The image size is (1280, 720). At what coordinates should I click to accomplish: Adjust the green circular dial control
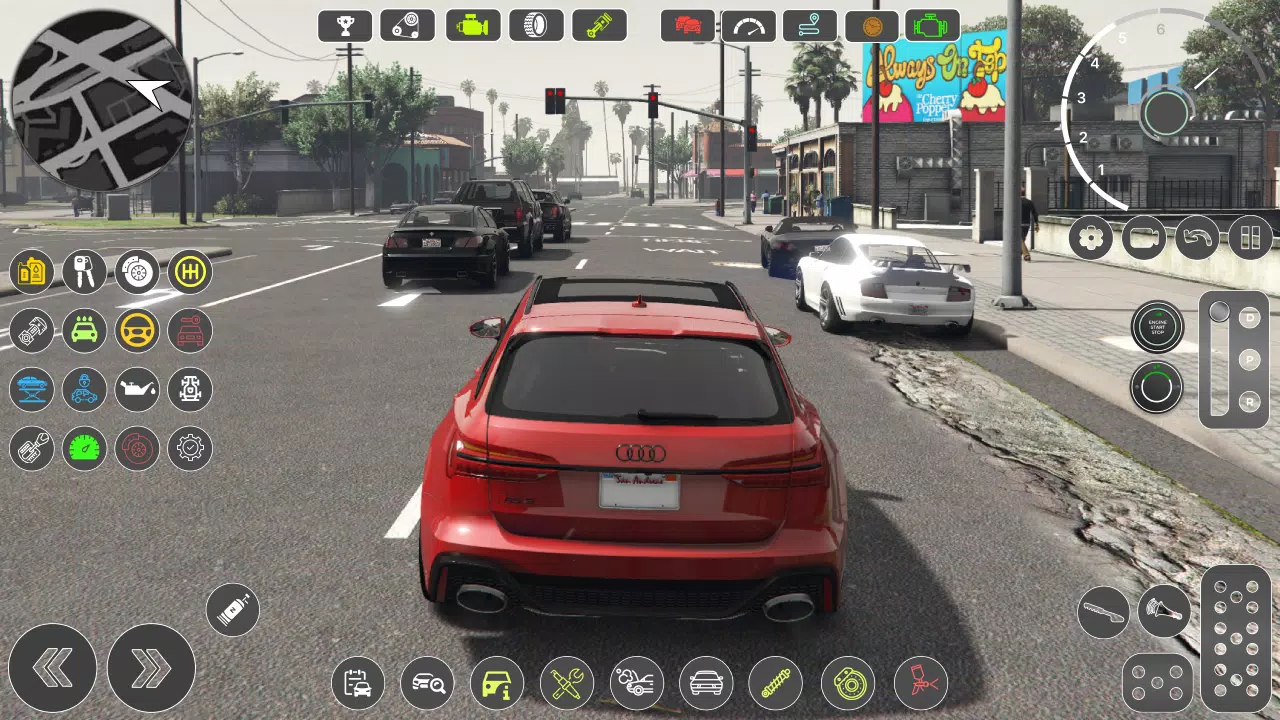coord(1157,388)
